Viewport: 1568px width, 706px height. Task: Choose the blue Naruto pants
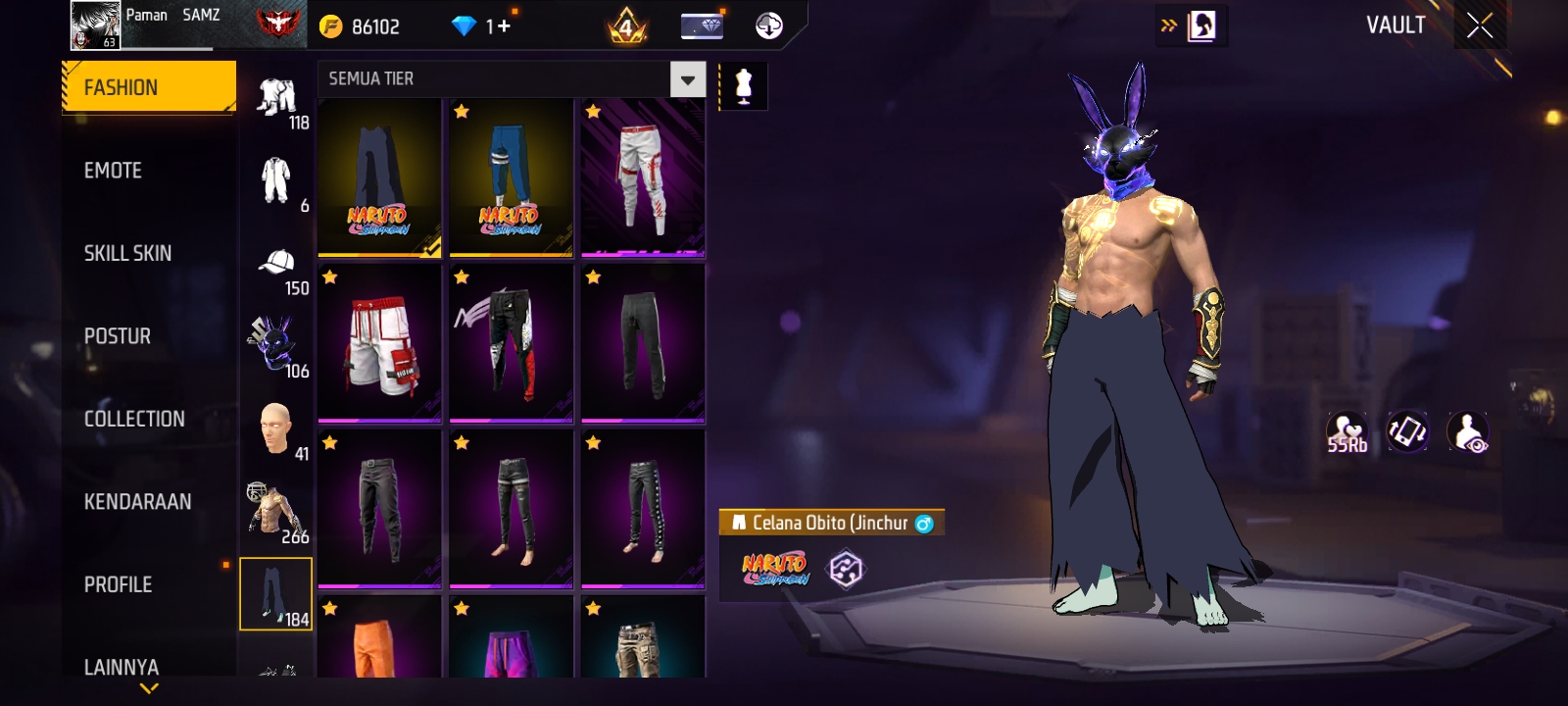(511, 176)
